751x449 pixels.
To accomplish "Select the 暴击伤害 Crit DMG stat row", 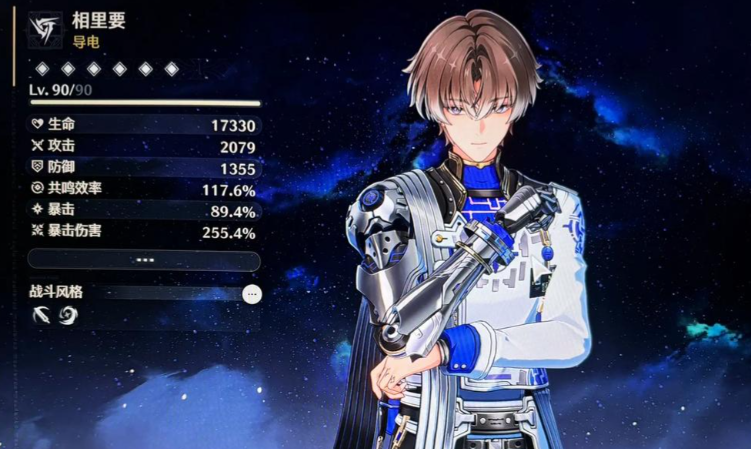I will point(144,232).
